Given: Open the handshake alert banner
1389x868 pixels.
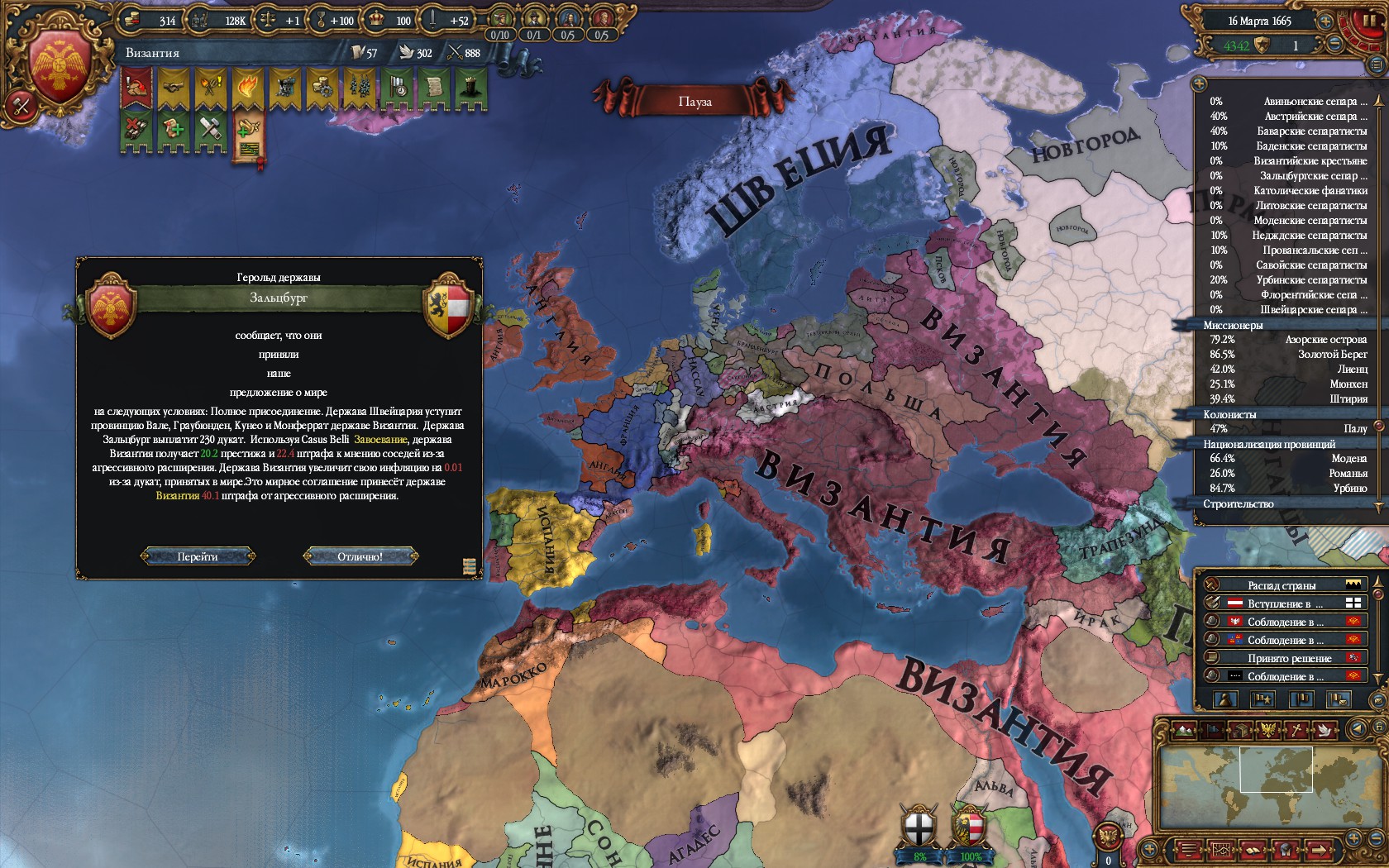Looking at the screenshot, I should click(x=174, y=88).
